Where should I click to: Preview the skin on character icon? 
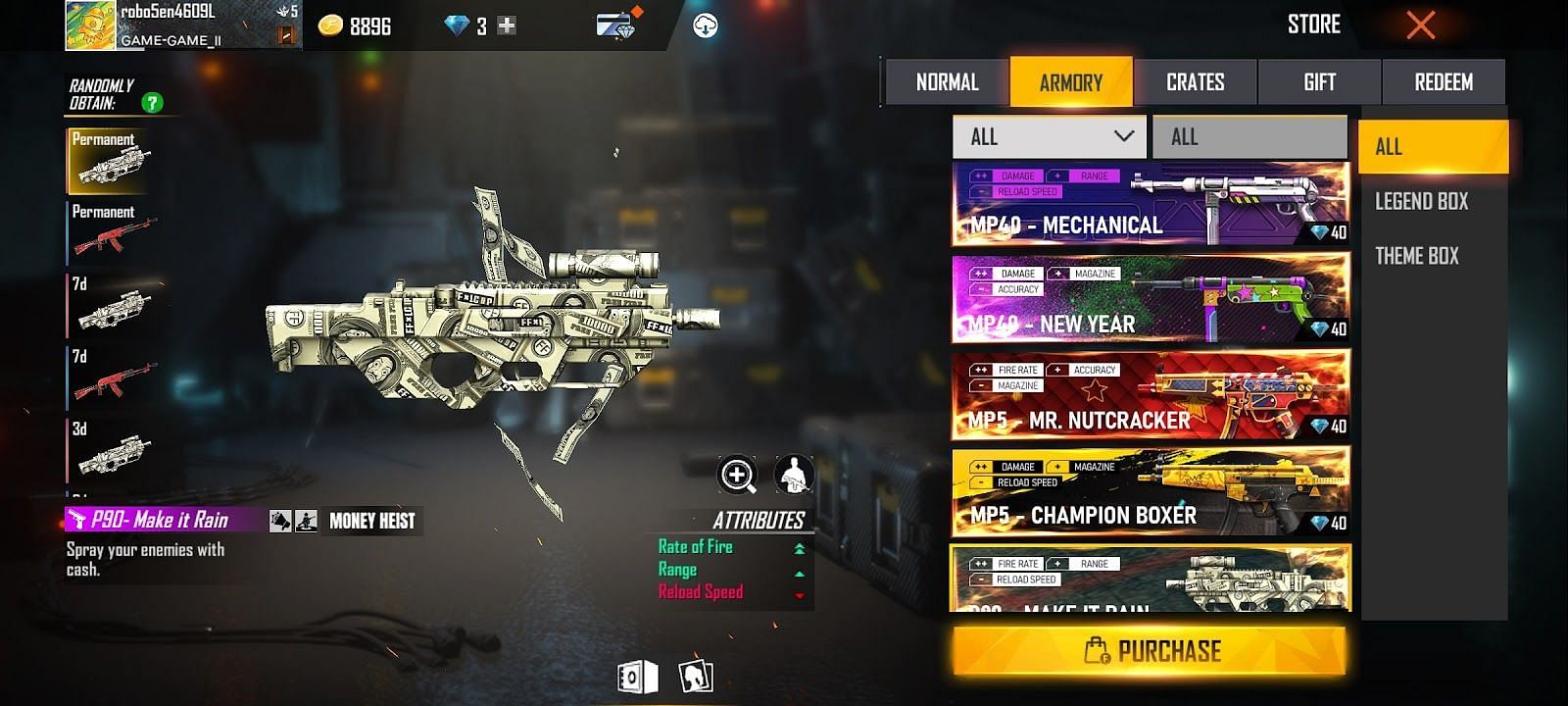click(794, 476)
